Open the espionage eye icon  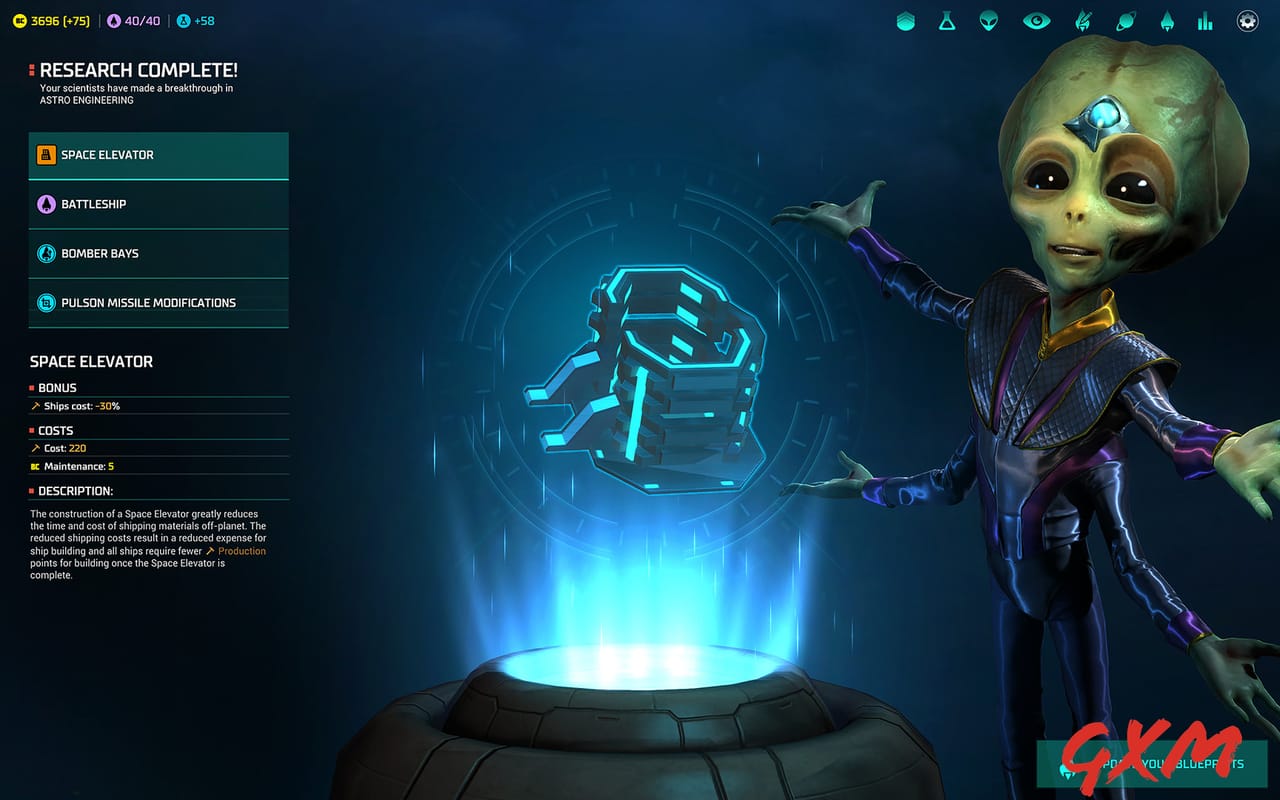(x=1035, y=20)
